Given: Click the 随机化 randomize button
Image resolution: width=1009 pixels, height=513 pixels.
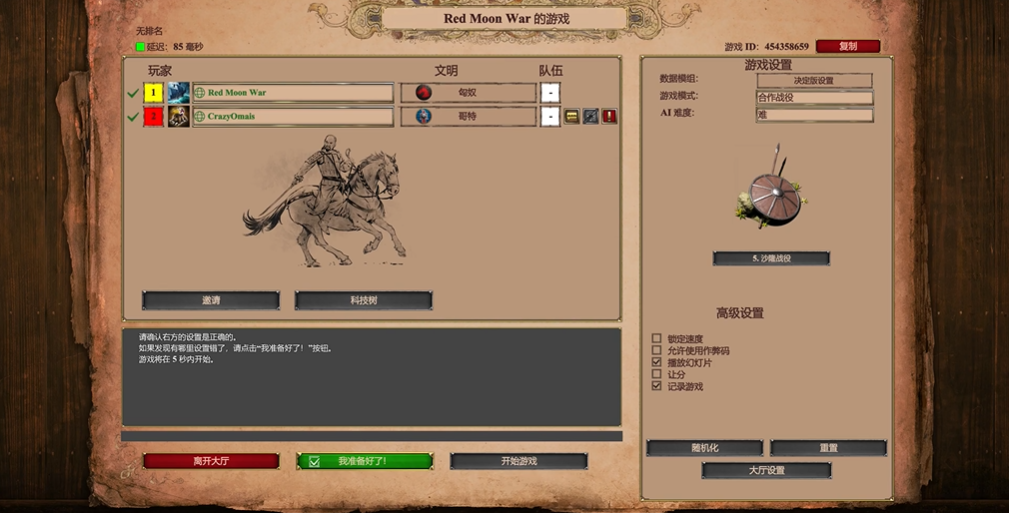Looking at the screenshot, I should click(705, 448).
